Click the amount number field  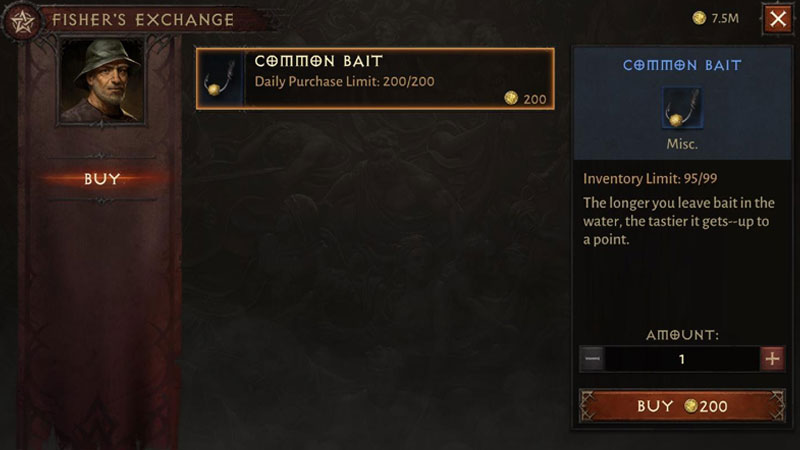[x=682, y=359]
